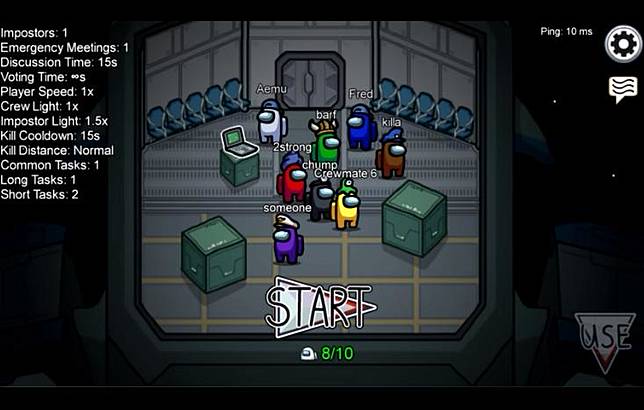Start the game with the START button
Viewport: 644px width, 410px height.
320,304
